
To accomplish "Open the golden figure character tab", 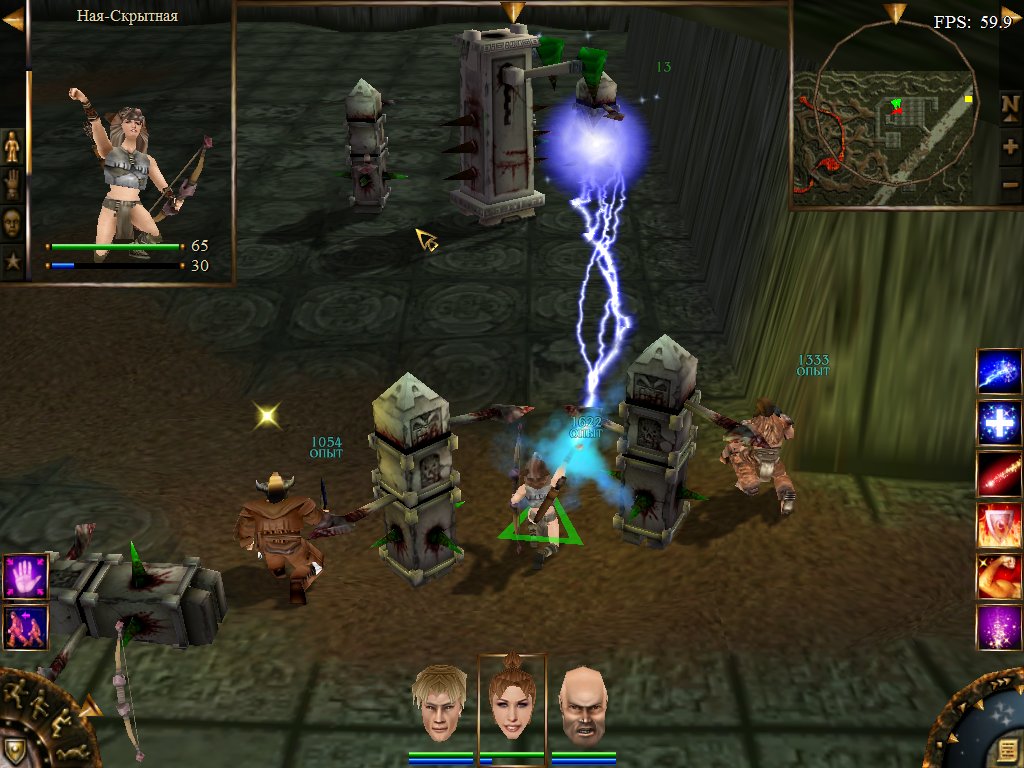I will click(12, 148).
